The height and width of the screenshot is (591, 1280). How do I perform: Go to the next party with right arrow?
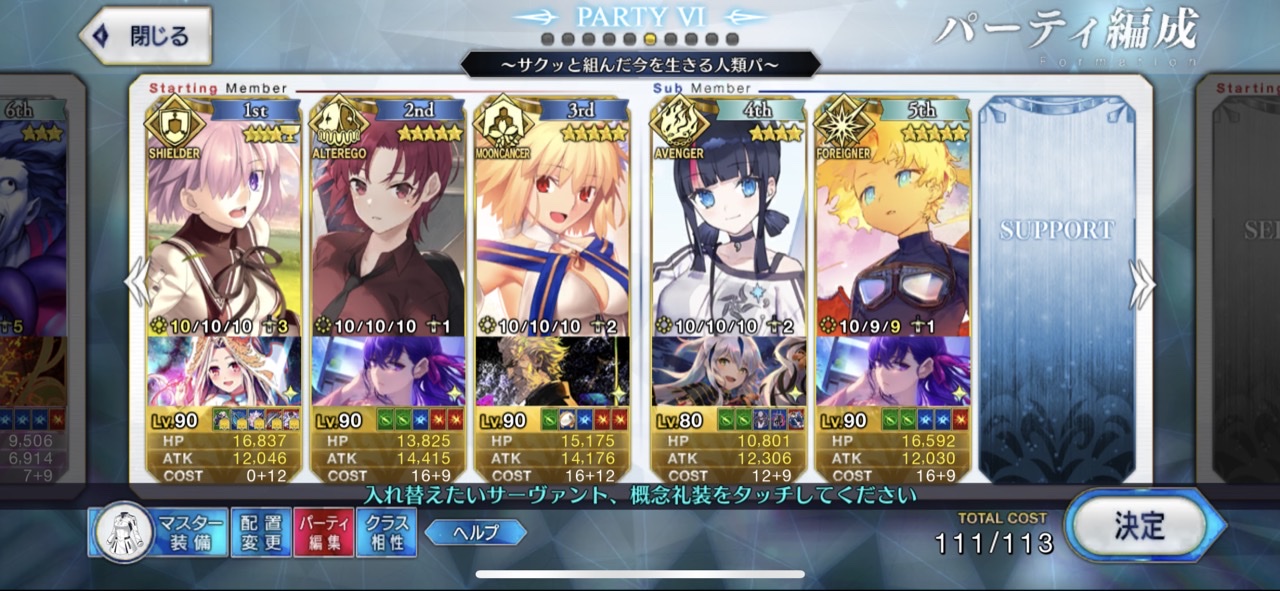(1141, 284)
